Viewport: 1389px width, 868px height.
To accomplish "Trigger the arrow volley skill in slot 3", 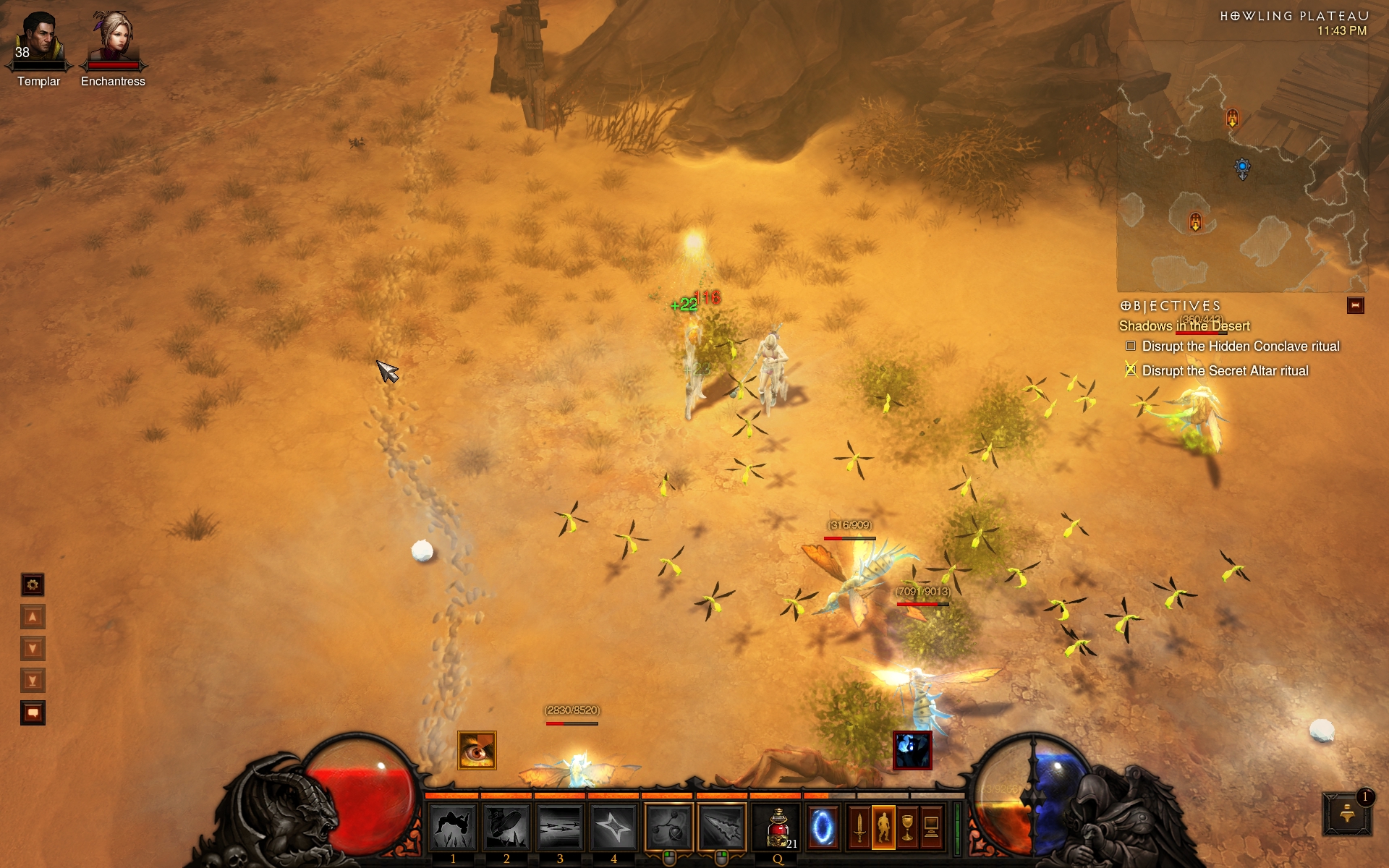I will [560, 827].
